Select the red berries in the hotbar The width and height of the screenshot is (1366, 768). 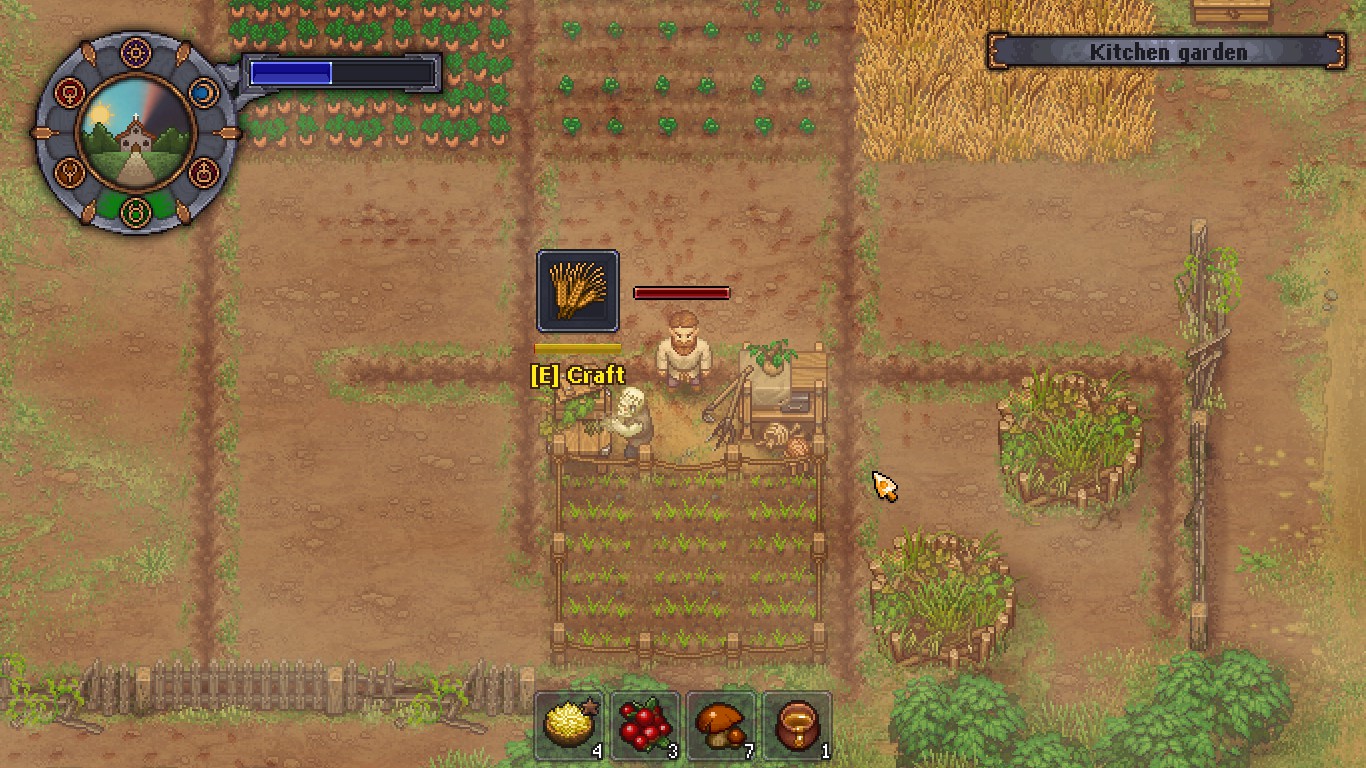[x=645, y=722]
